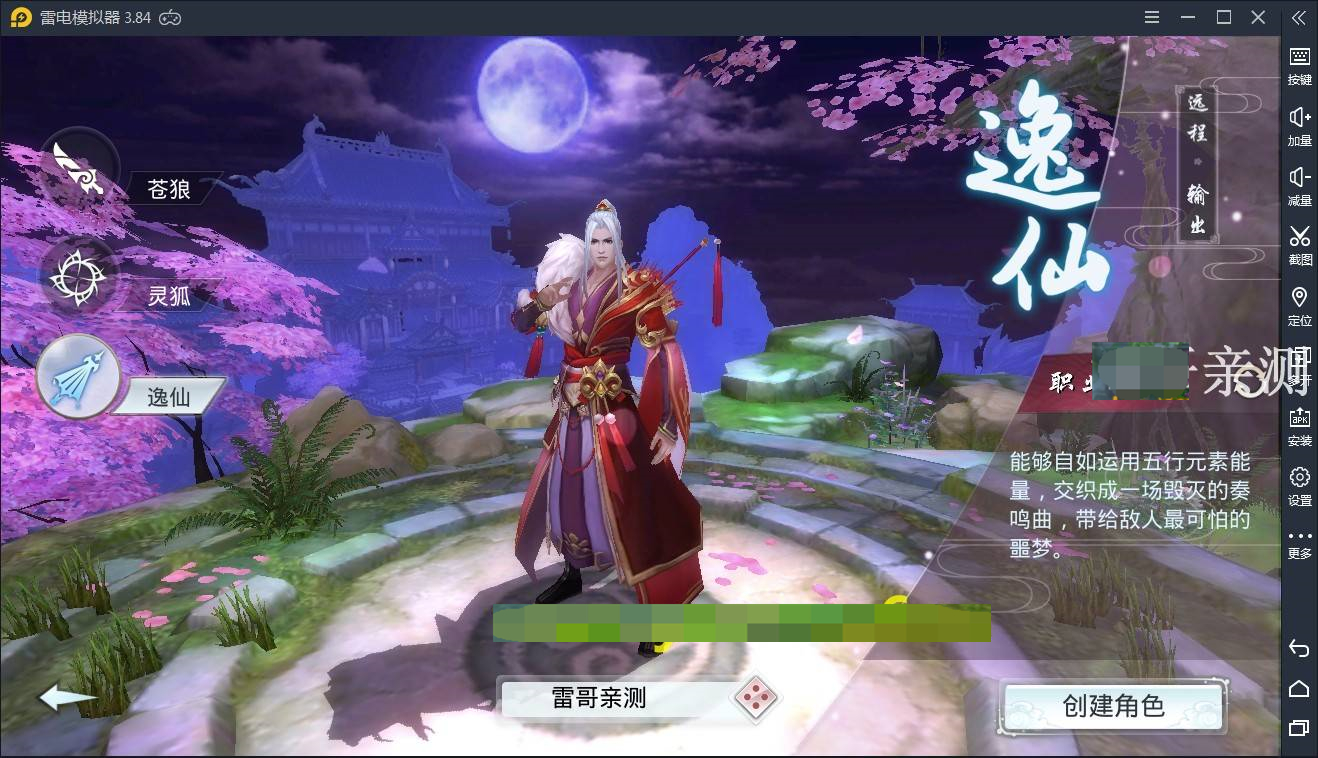Click the 创建角色 create character button
This screenshot has width=1318, height=758.
1113,705
